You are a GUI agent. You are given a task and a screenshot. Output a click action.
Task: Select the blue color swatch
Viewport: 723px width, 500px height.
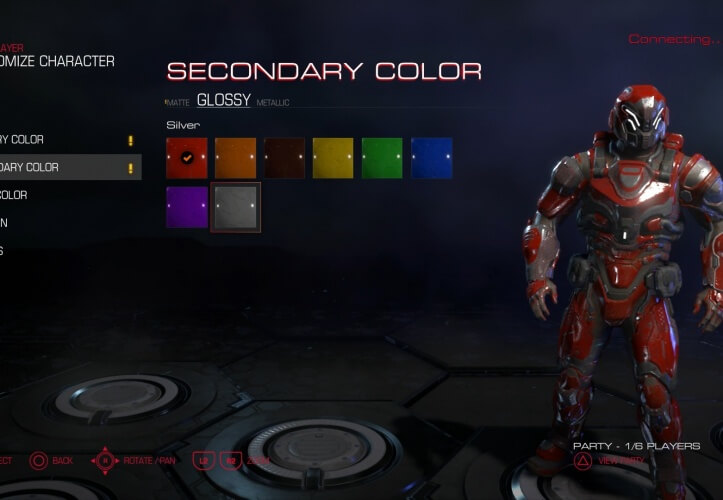431,158
